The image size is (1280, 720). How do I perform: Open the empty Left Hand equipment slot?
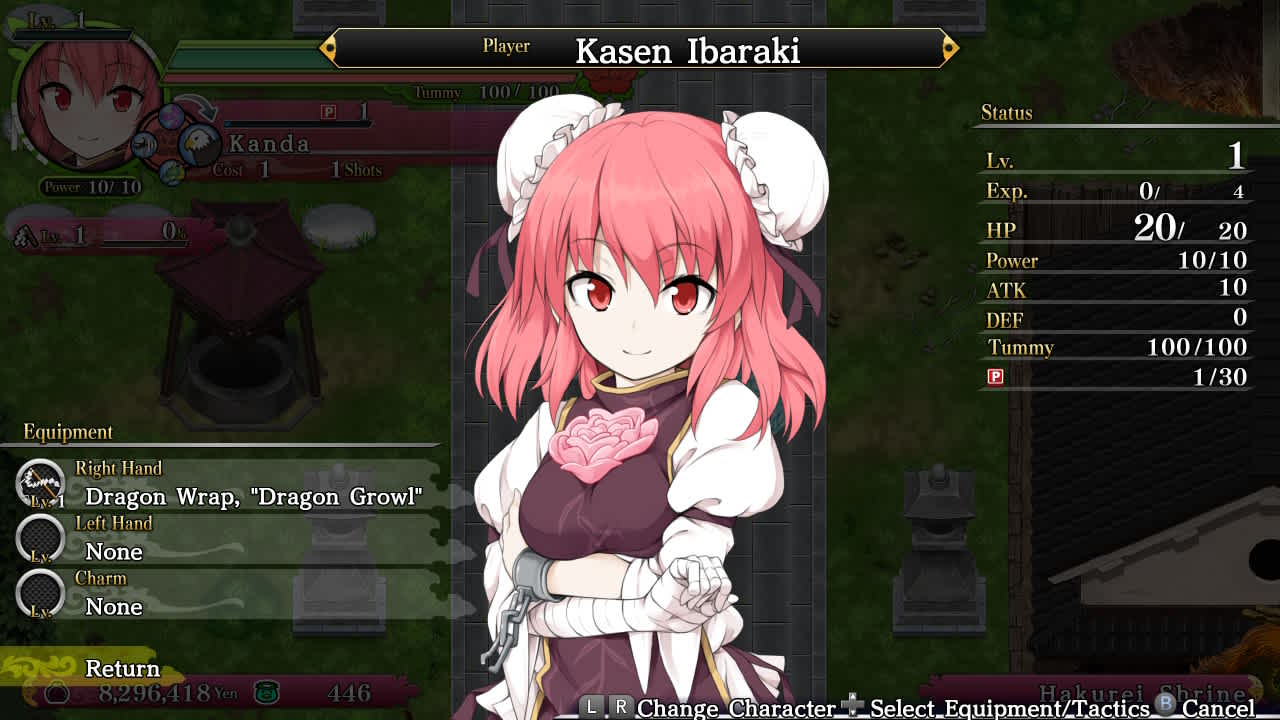pyautogui.click(x=40, y=539)
